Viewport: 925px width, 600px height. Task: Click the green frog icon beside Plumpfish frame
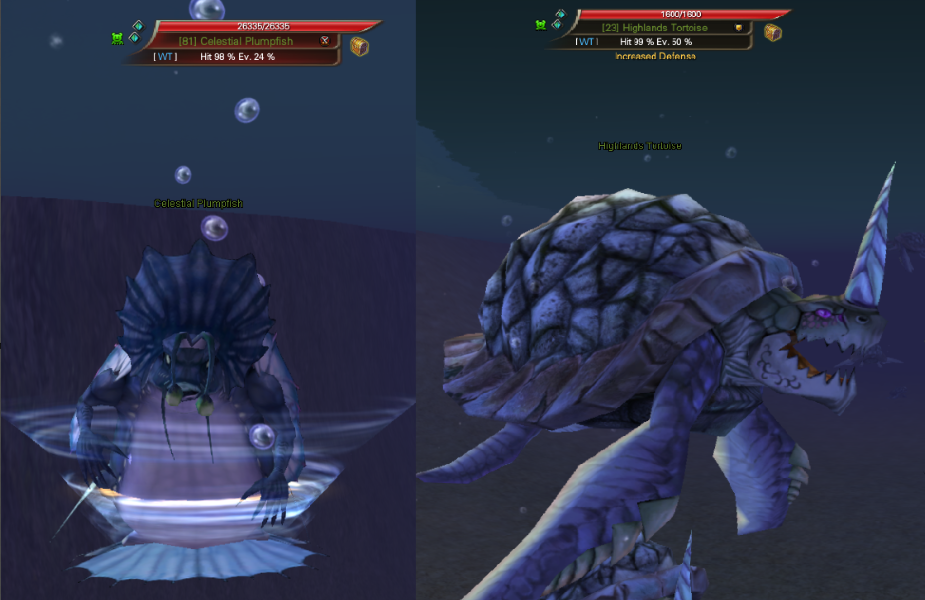pos(117,38)
